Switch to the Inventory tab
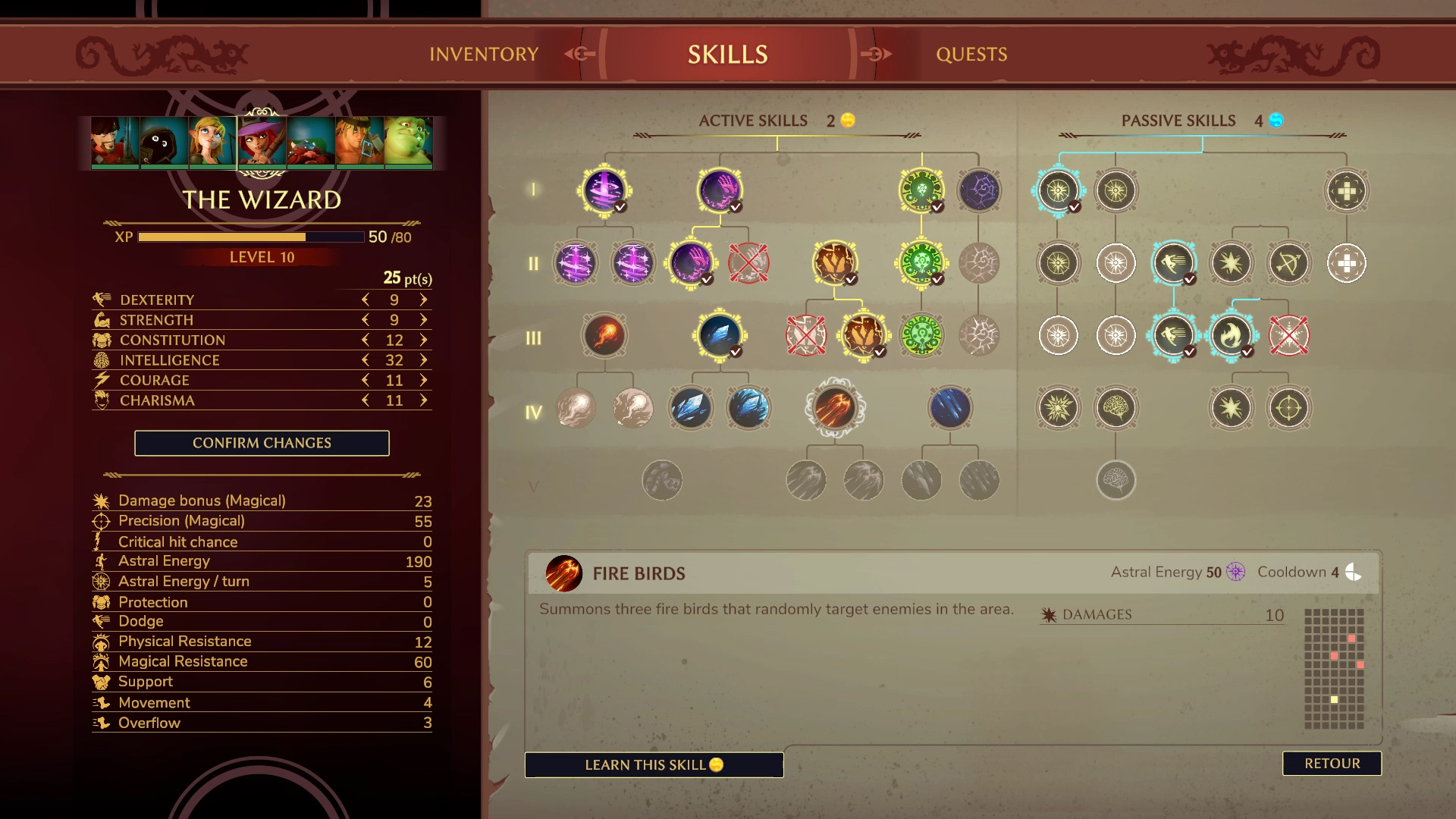 (483, 54)
